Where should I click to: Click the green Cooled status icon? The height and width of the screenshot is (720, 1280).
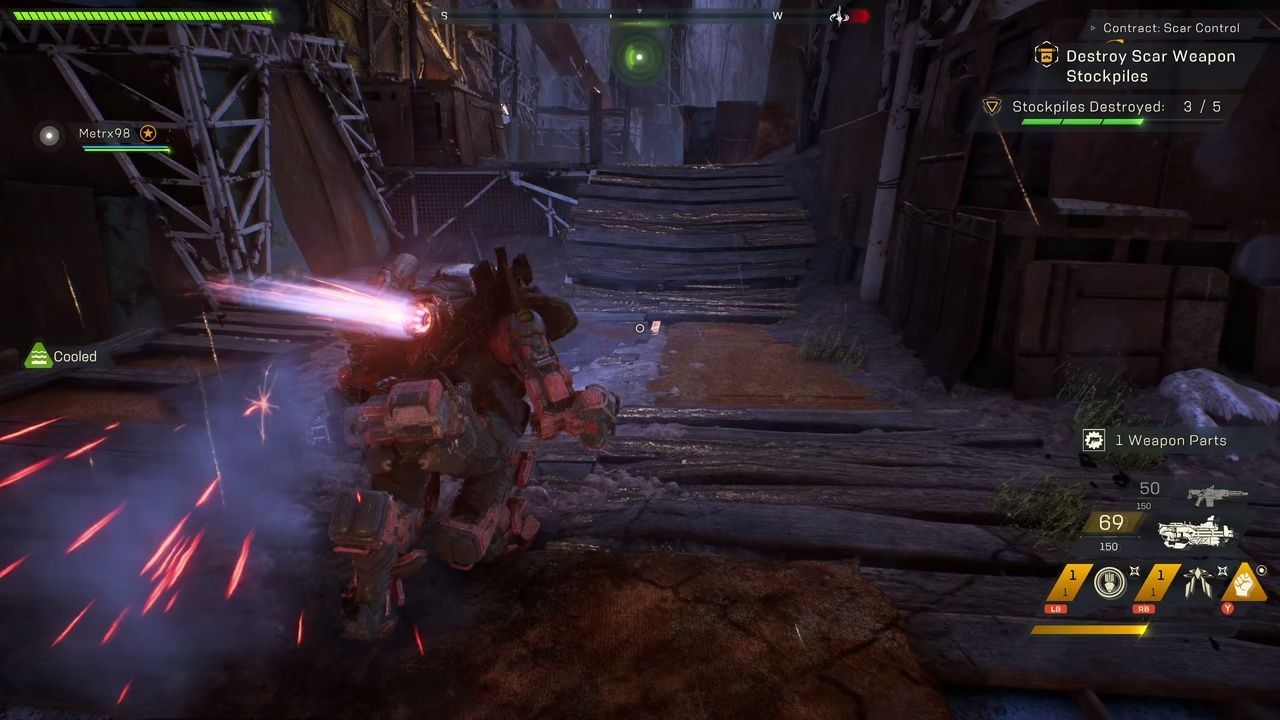[x=38, y=356]
